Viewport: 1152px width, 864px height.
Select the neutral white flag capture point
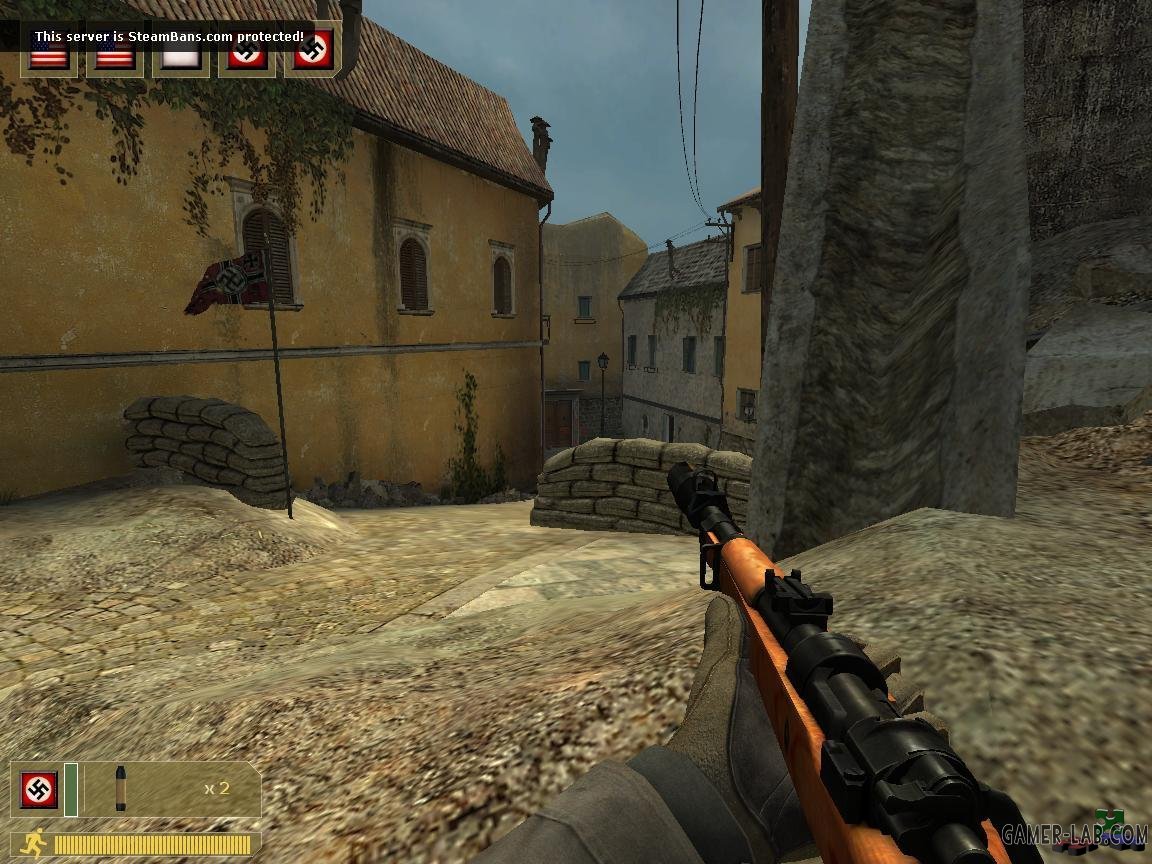pyautogui.click(x=181, y=56)
